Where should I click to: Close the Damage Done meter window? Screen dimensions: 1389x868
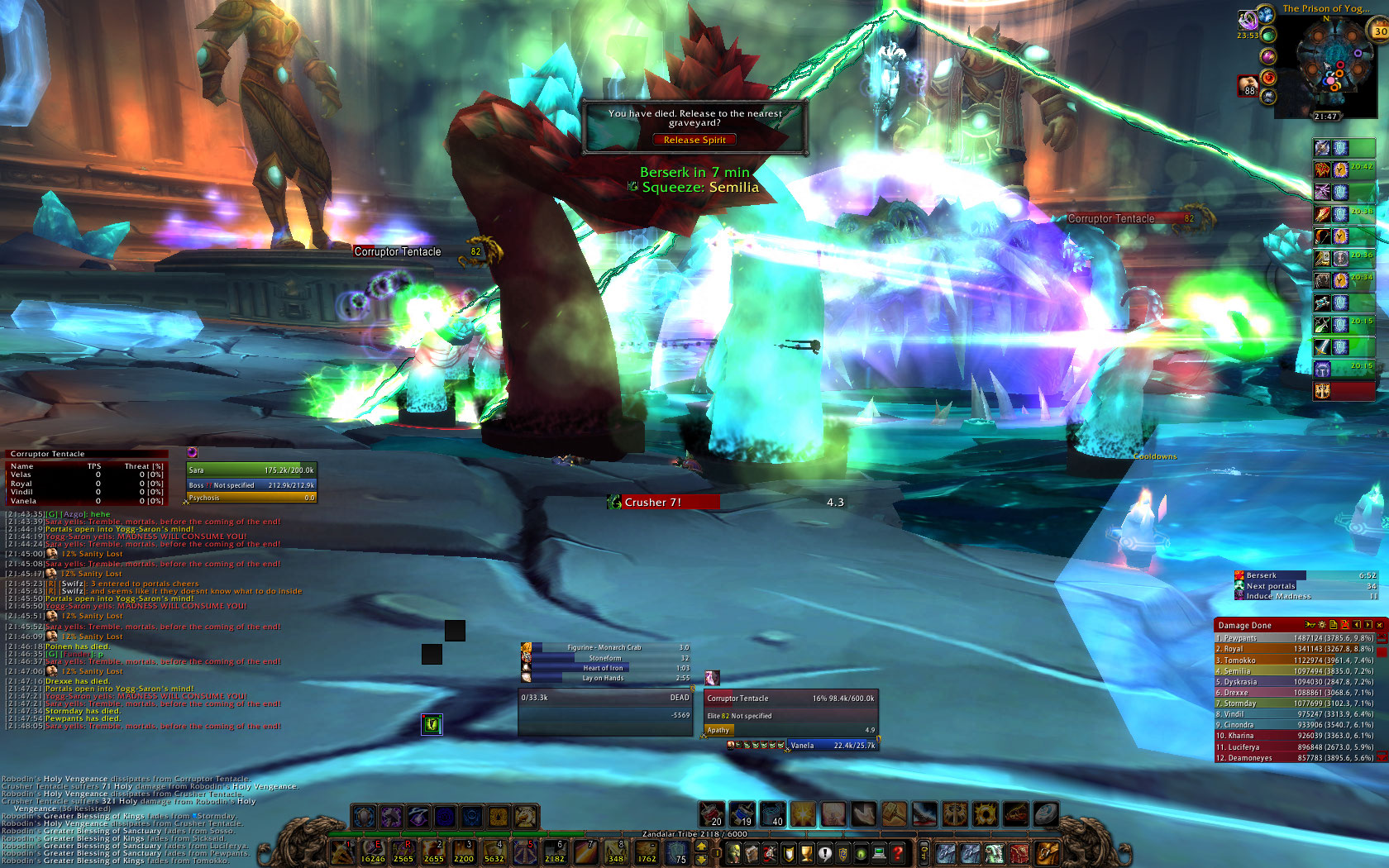1379,625
